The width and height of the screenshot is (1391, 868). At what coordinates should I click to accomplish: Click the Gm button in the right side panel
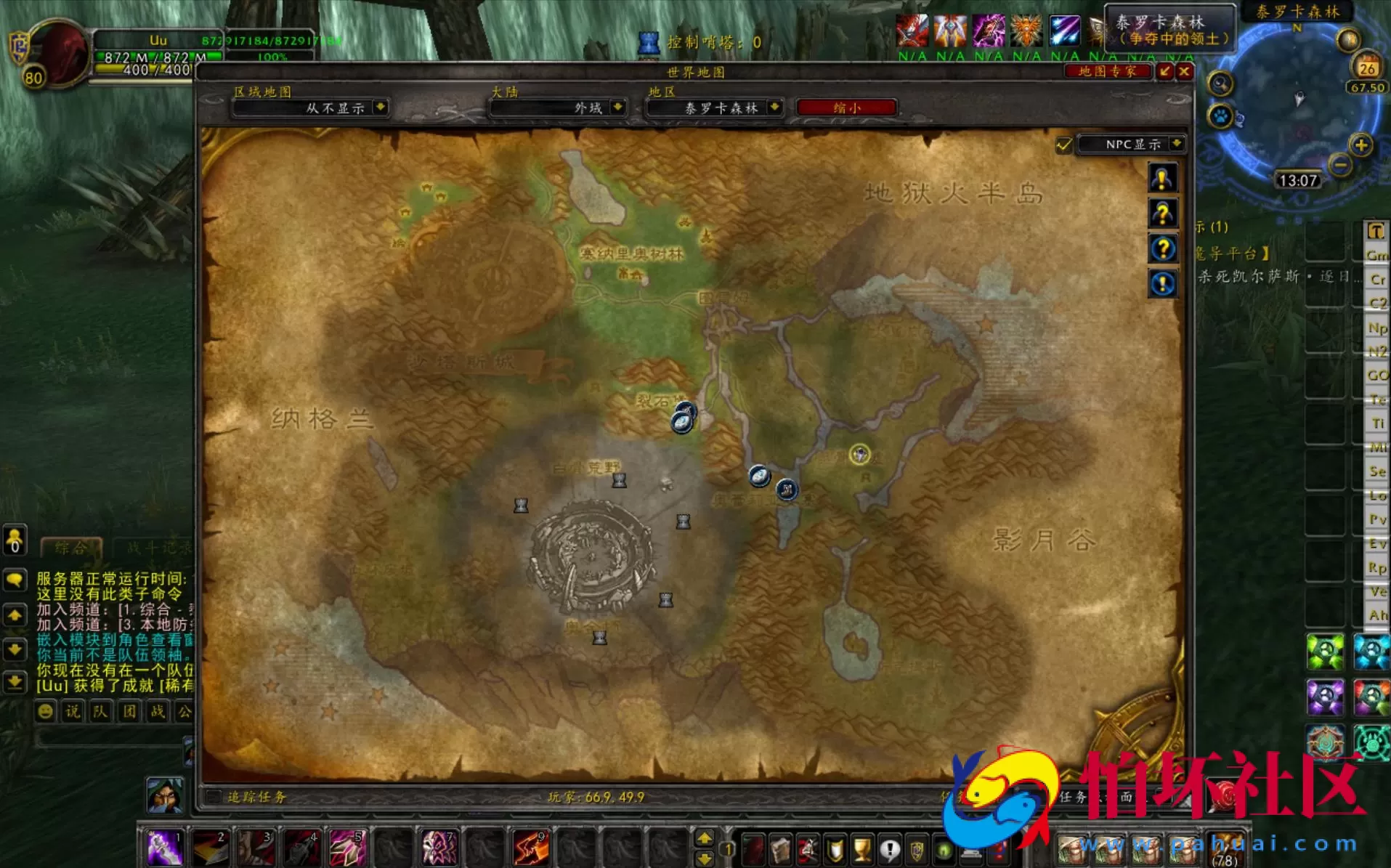[1375, 255]
